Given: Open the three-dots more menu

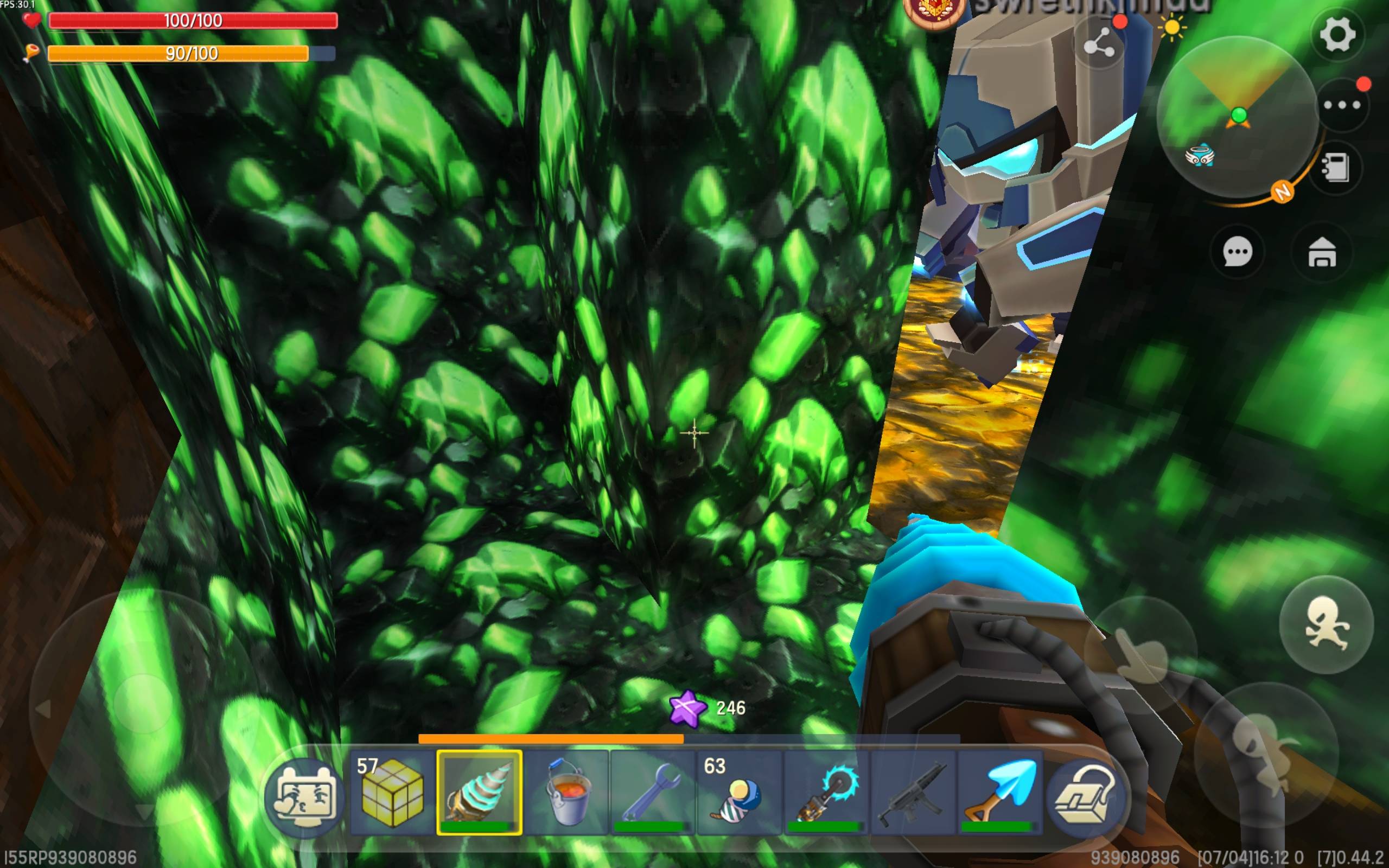Looking at the screenshot, I should 1341,105.
